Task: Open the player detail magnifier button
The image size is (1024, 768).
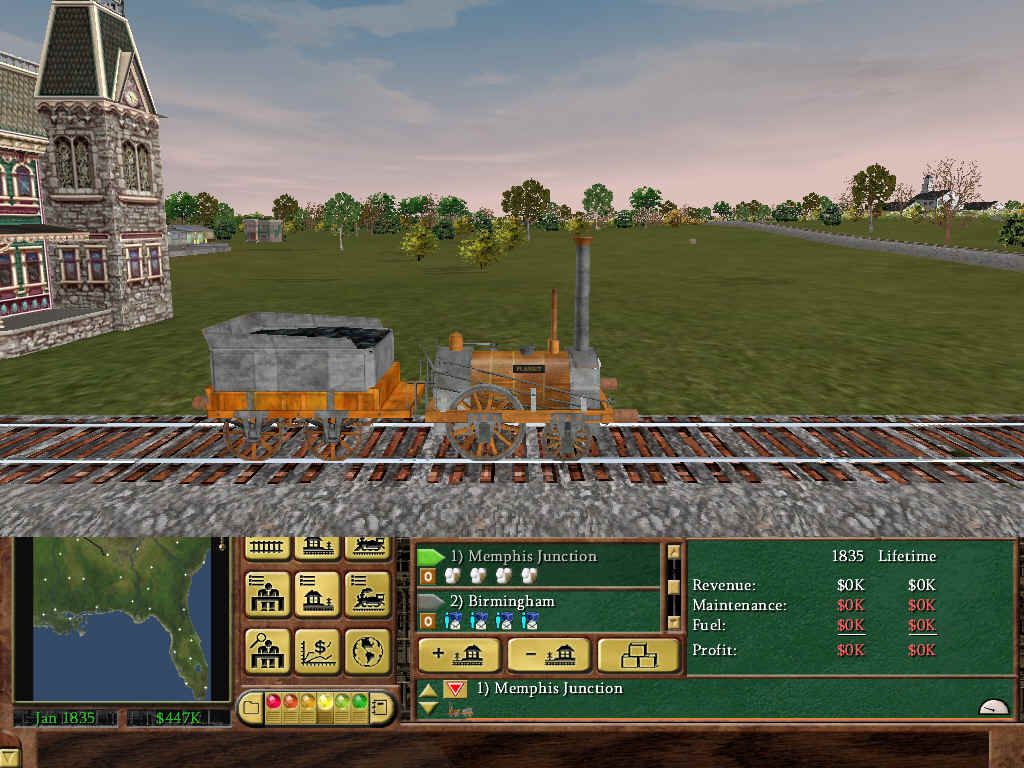Action: tap(267, 650)
